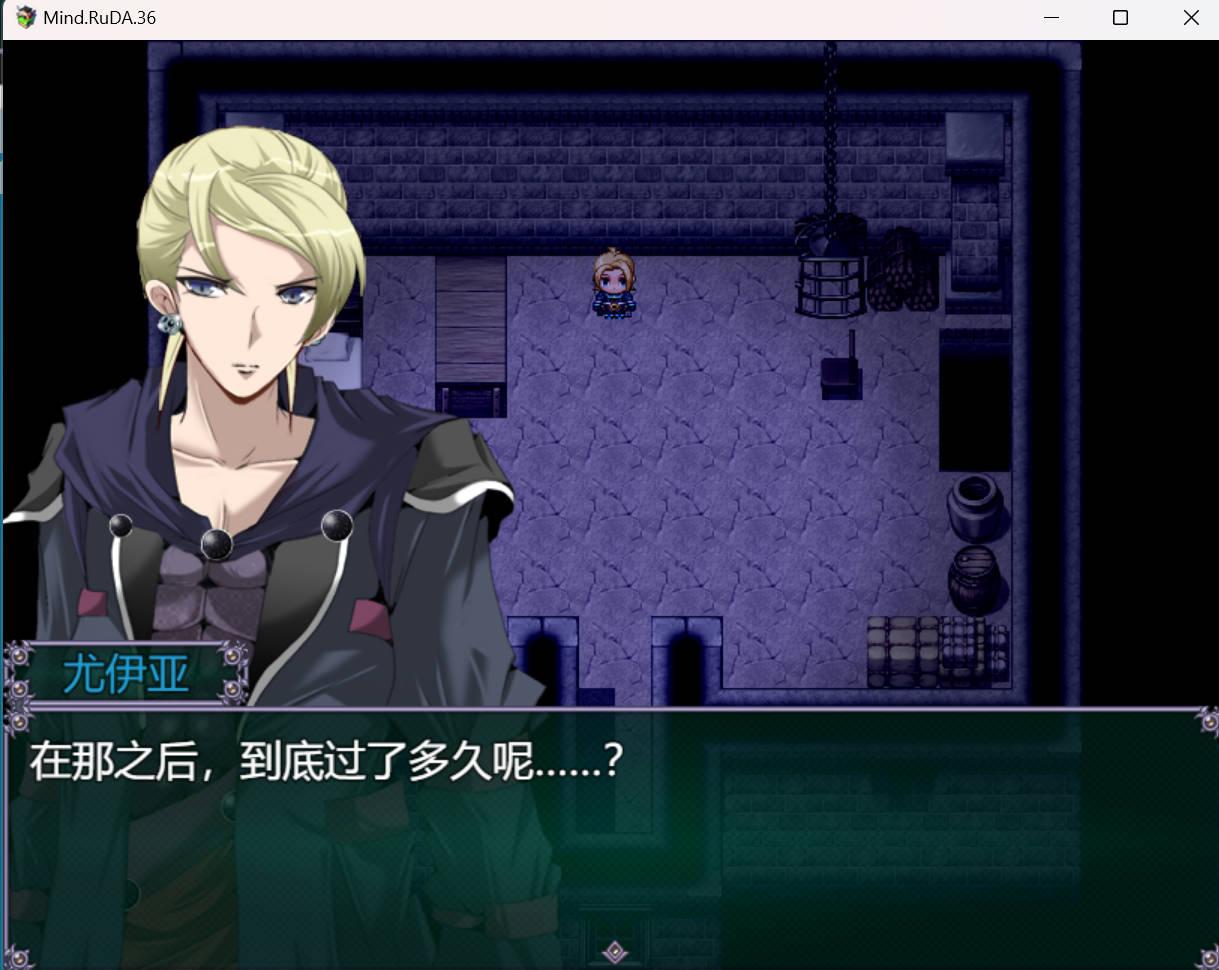Advance dialogue via the diamond continue arrow
Image resolution: width=1219 pixels, height=970 pixels.
(x=616, y=951)
